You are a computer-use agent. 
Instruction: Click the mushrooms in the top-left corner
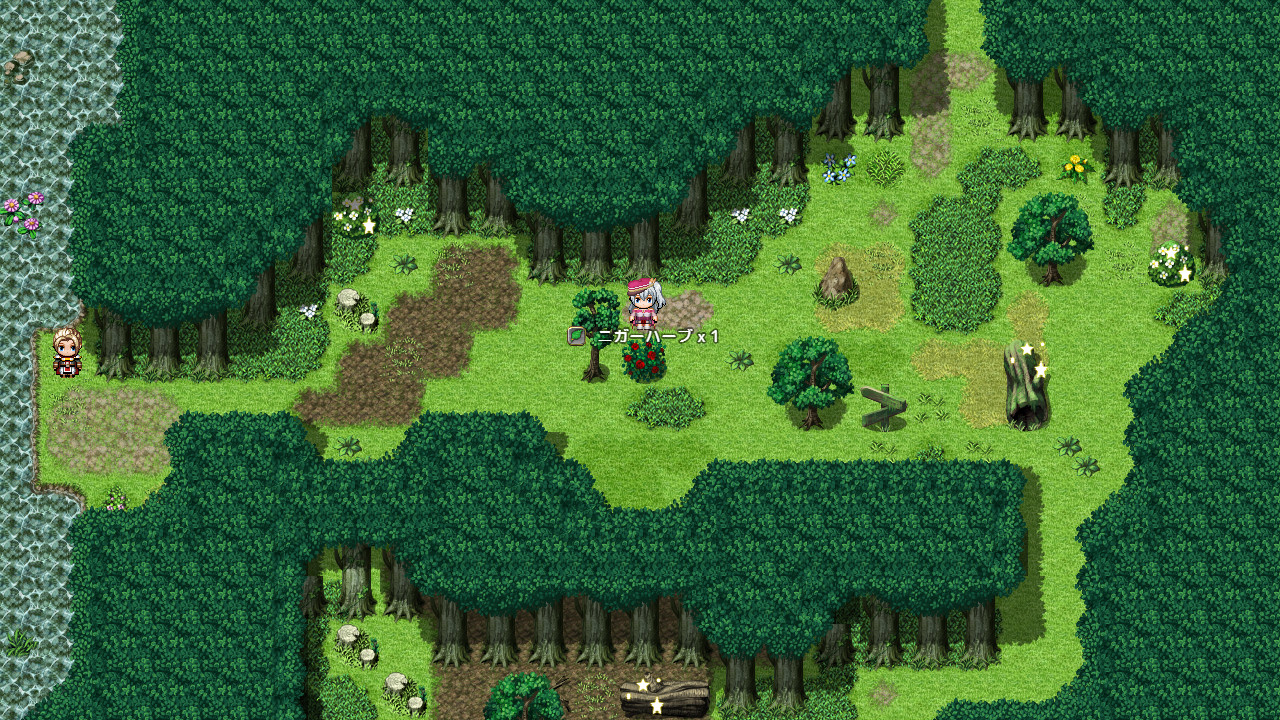point(20,60)
